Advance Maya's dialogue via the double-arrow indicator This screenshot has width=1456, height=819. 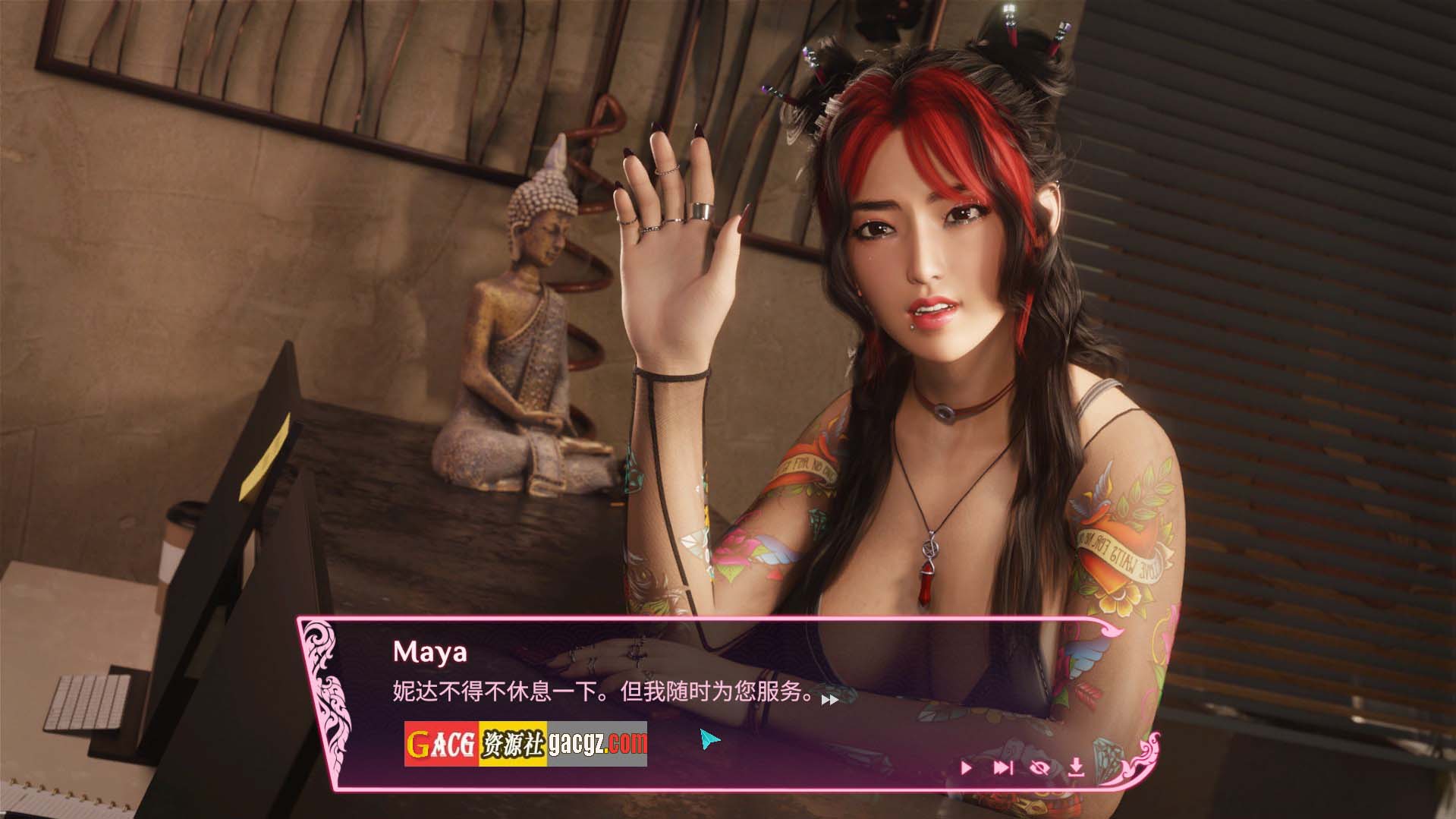pyautogui.click(x=830, y=700)
